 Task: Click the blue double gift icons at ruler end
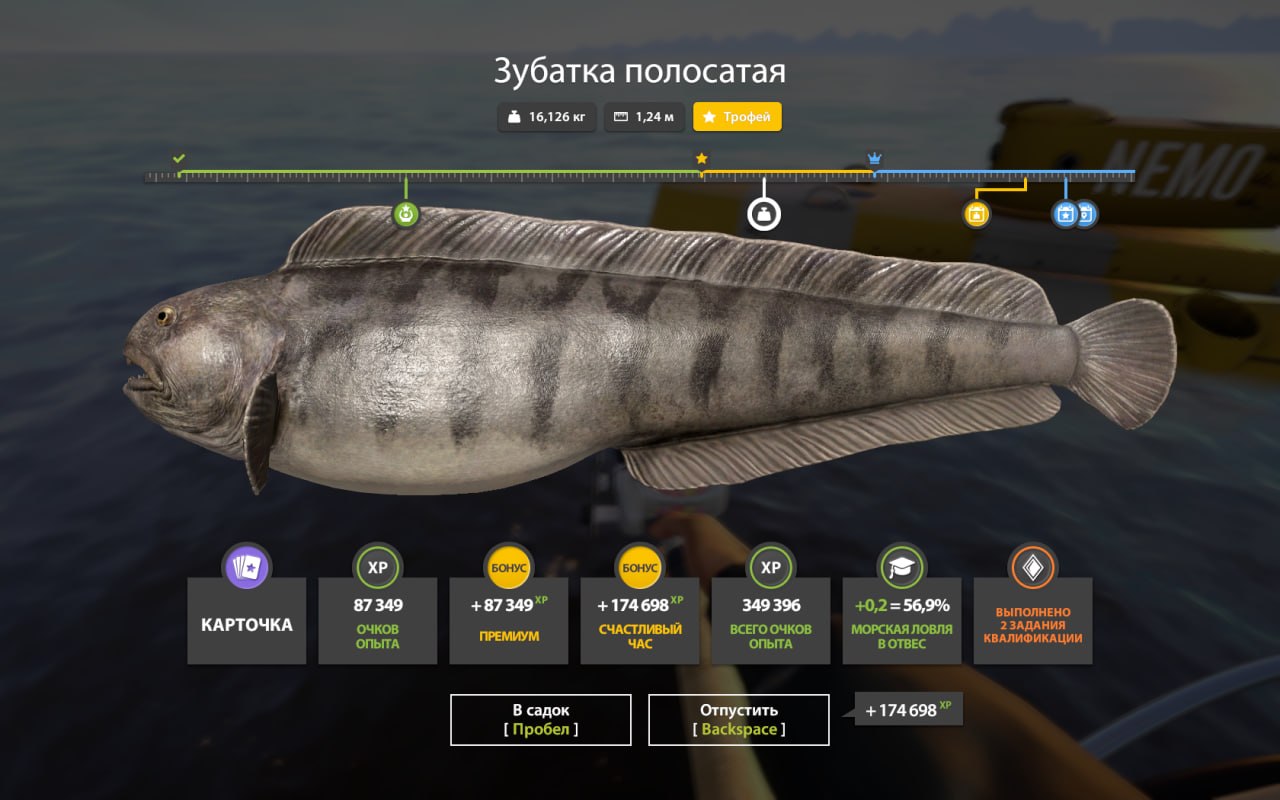tap(1072, 213)
